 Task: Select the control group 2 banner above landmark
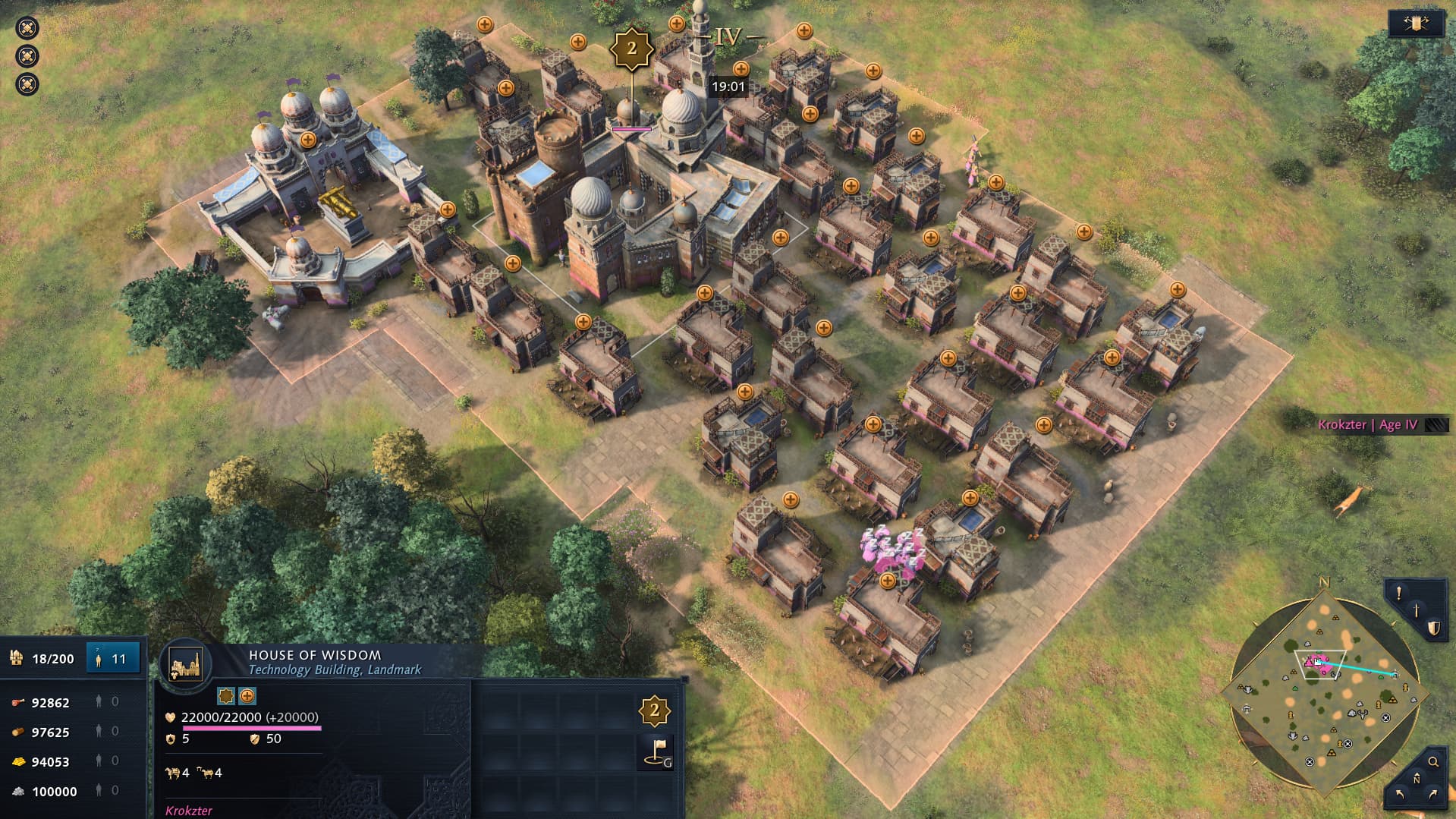tap(631, 49)
